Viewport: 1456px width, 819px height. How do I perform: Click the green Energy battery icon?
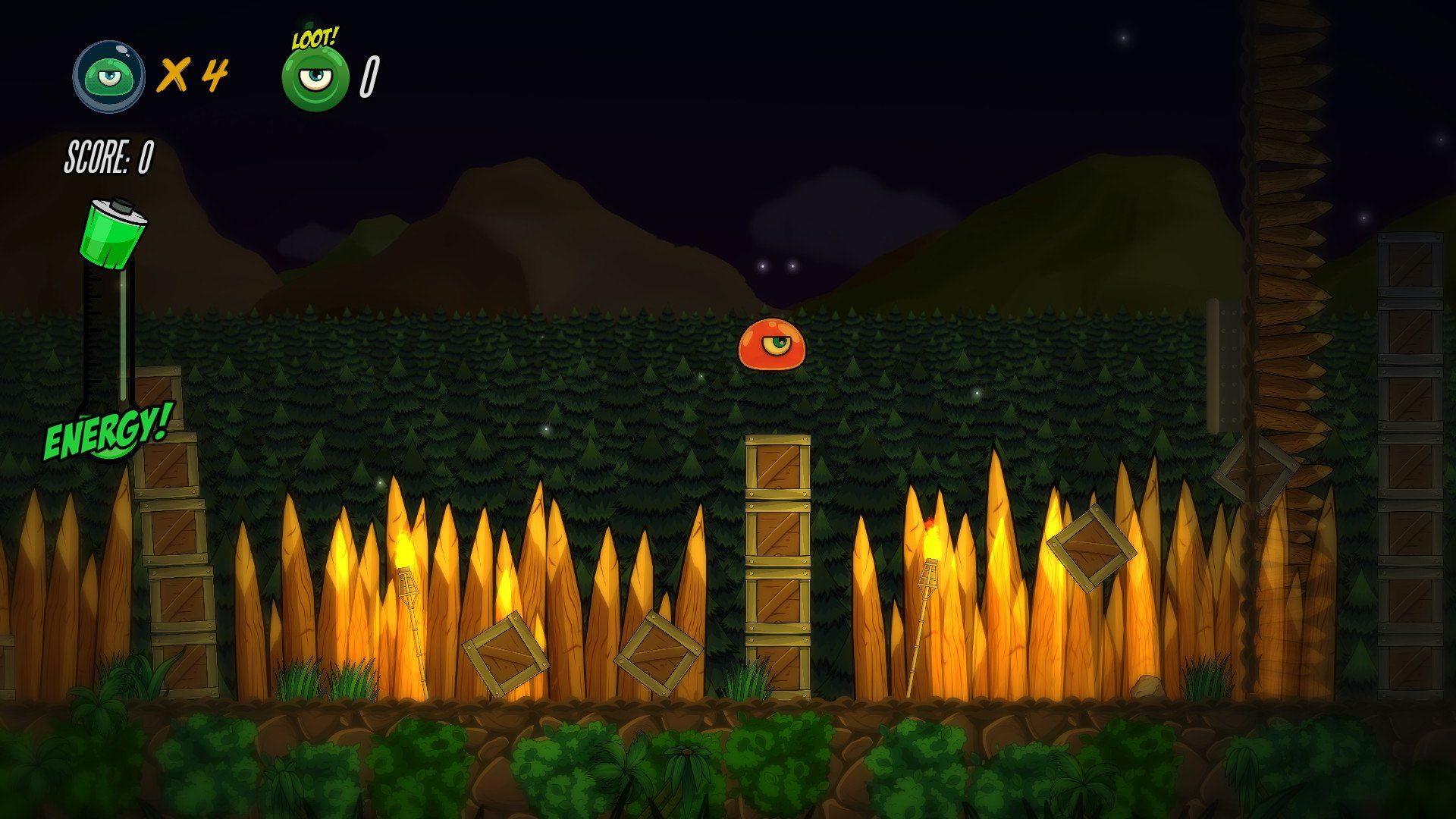point(114,234)
